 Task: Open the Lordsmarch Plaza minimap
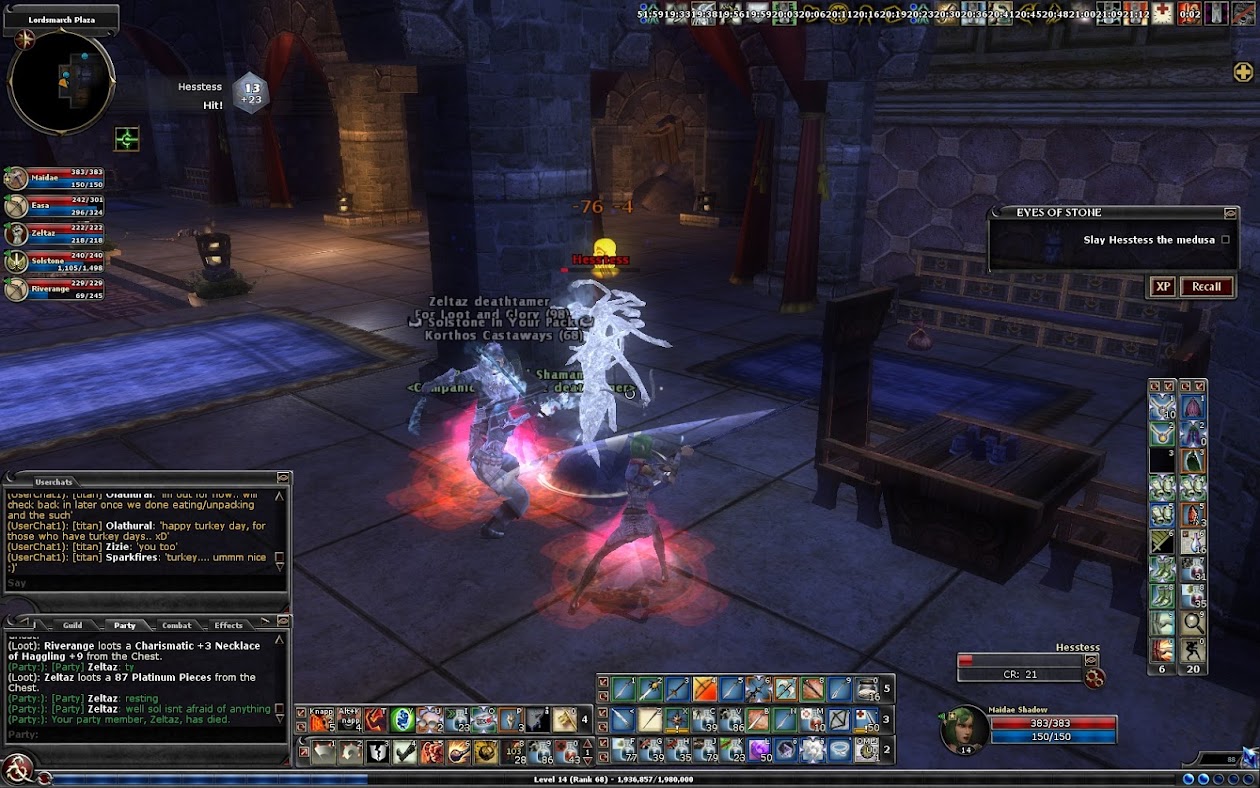point(61,82)
